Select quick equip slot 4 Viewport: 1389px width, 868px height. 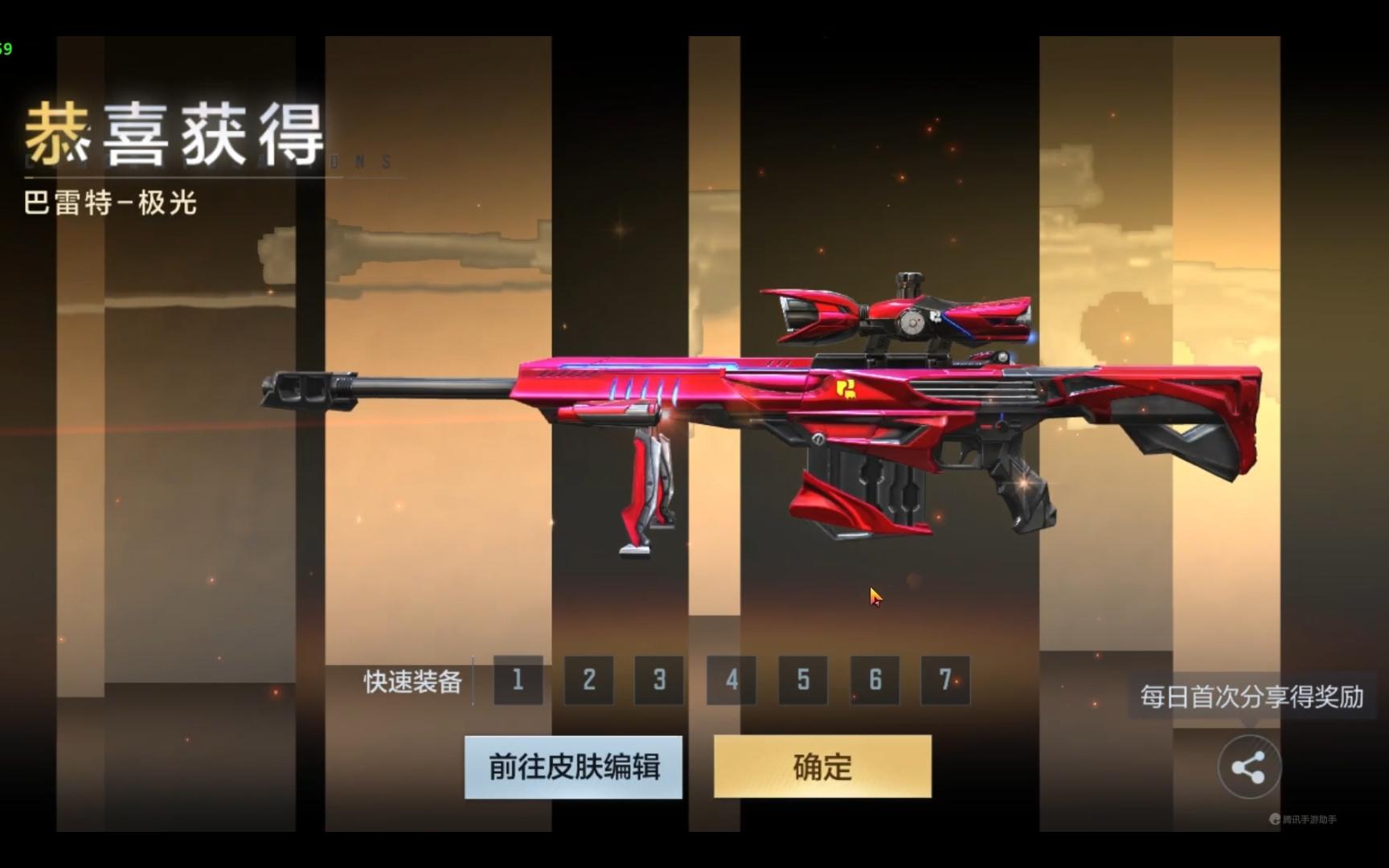(x=731, y=680)
